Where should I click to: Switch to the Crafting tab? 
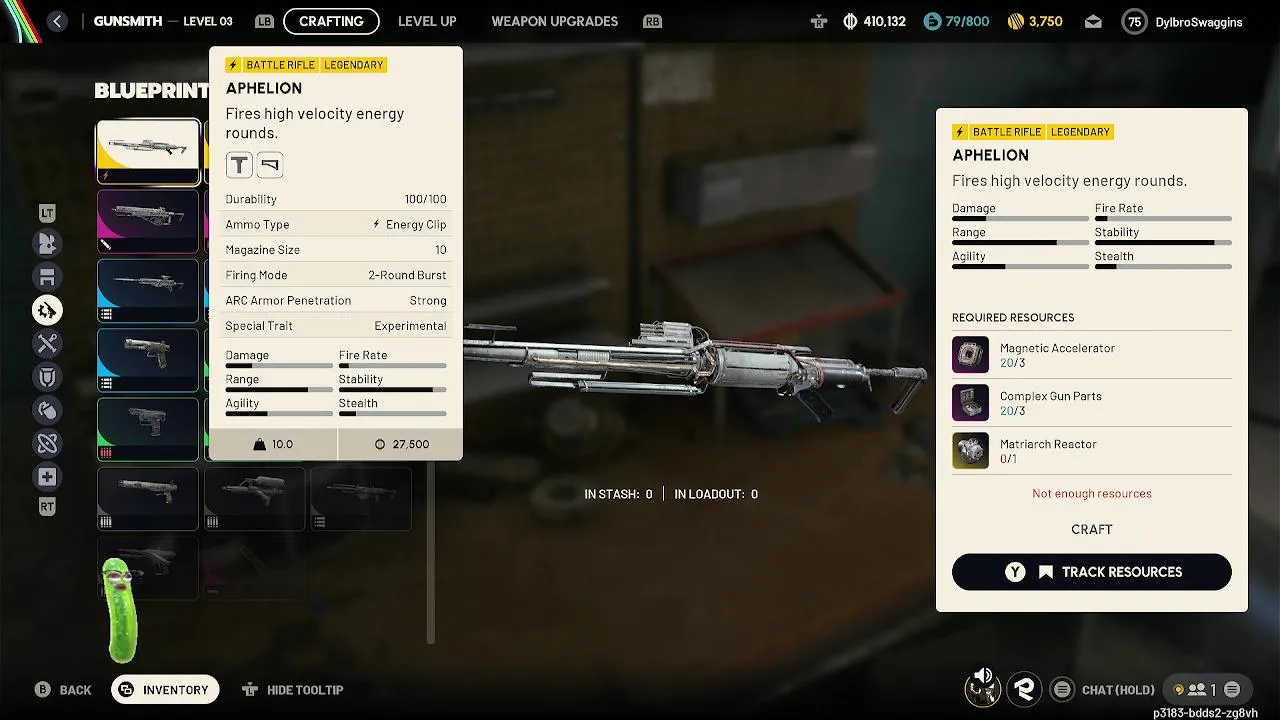(331, 21)
